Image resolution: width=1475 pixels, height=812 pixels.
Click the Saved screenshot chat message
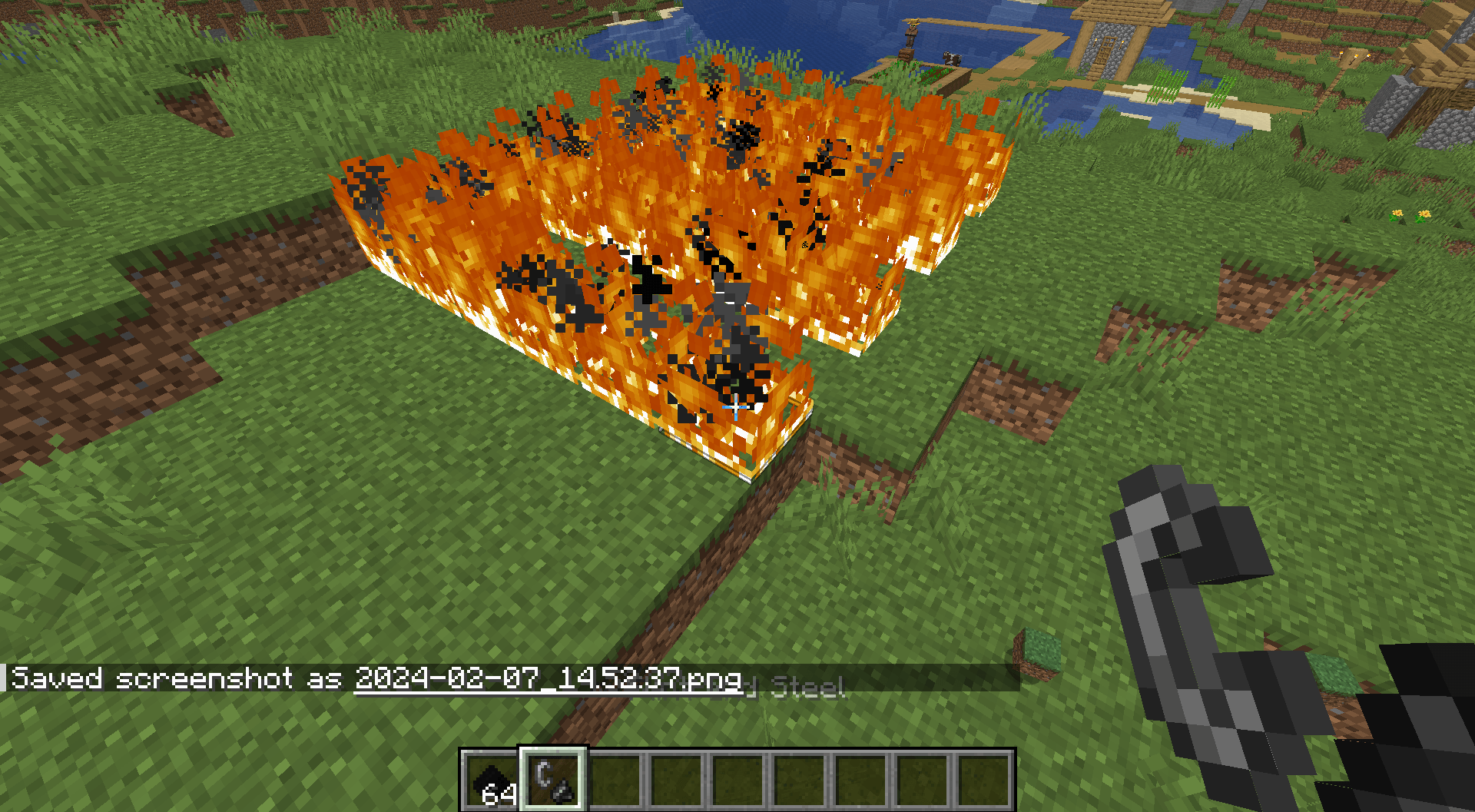pyautogui.click(x=177, y=679)
